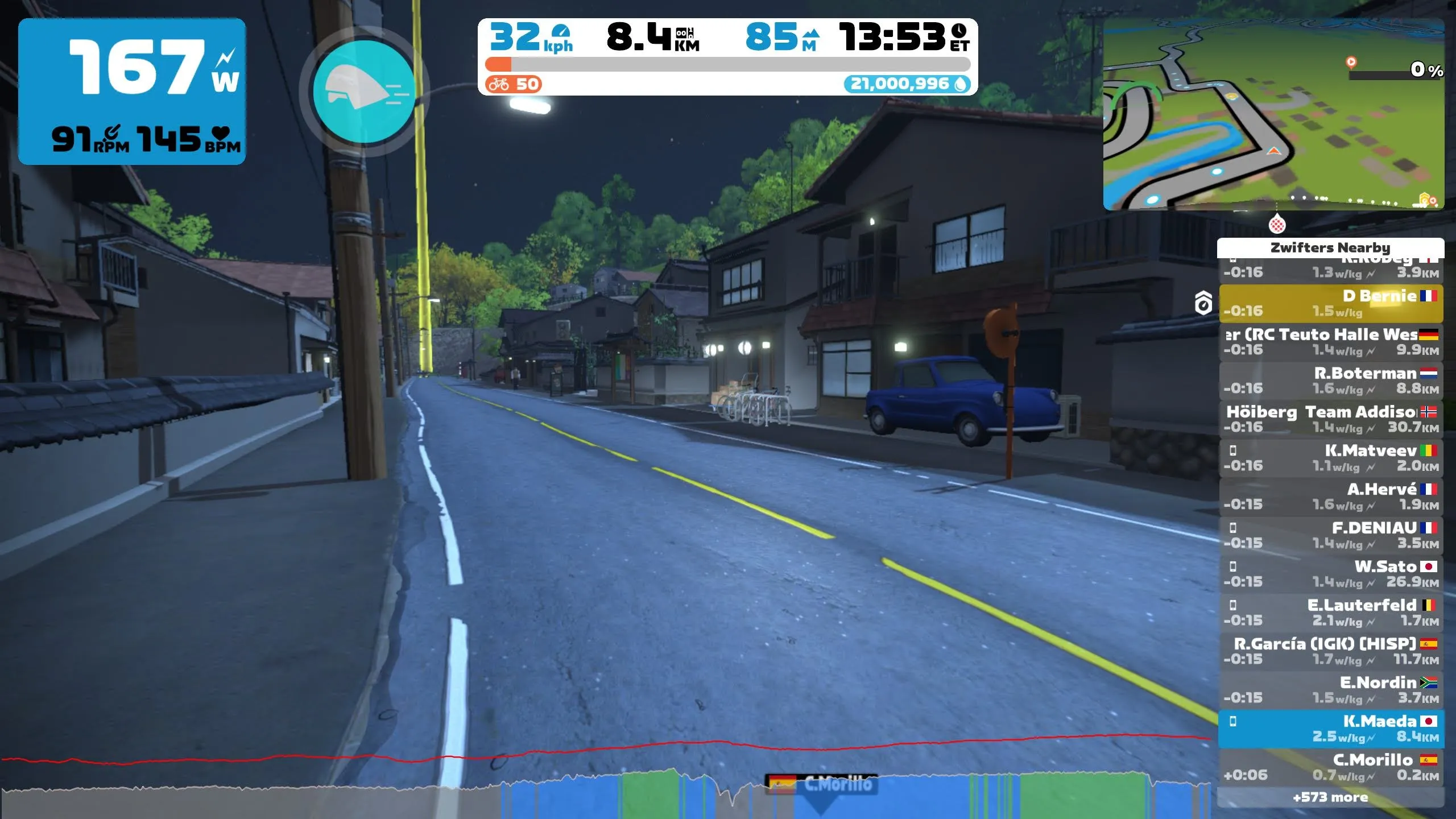Expand the +573 more riders entry
This screenshot has height=819, width=1456.
point(1330,797)
